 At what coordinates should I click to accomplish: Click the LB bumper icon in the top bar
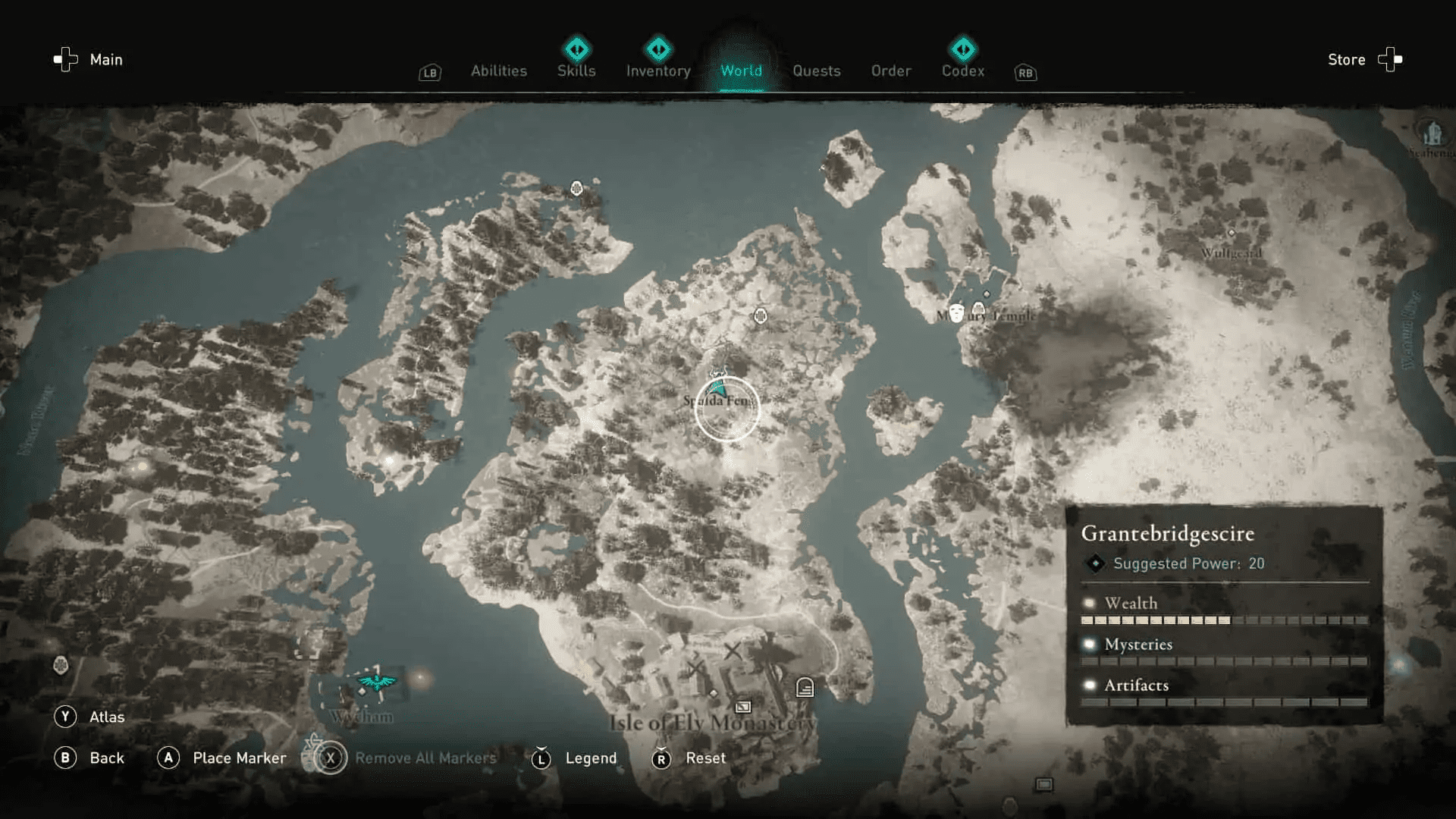(429, 73)
